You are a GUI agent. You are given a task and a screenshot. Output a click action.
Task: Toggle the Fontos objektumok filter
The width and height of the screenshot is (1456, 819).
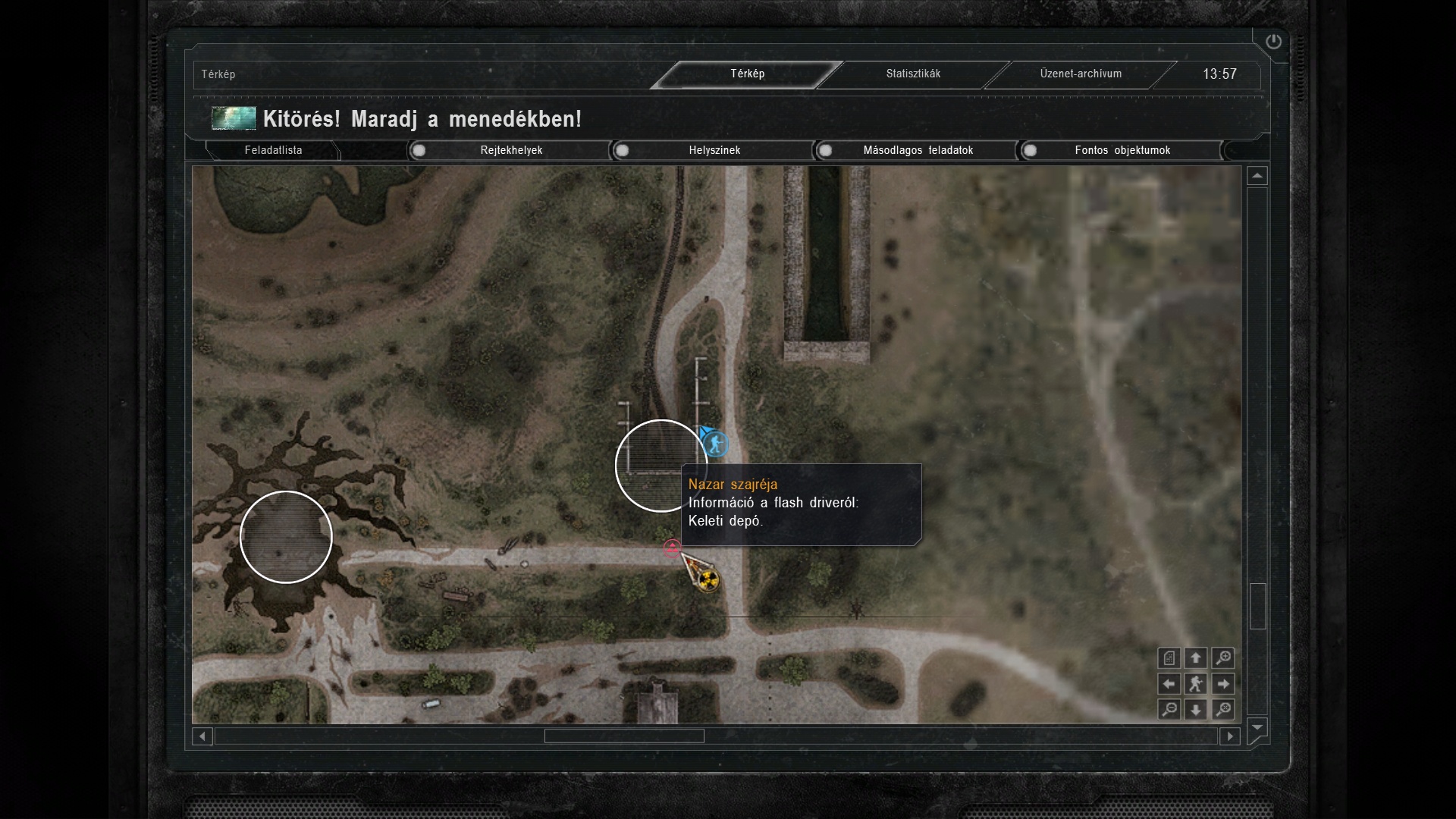pos(1030,150)
